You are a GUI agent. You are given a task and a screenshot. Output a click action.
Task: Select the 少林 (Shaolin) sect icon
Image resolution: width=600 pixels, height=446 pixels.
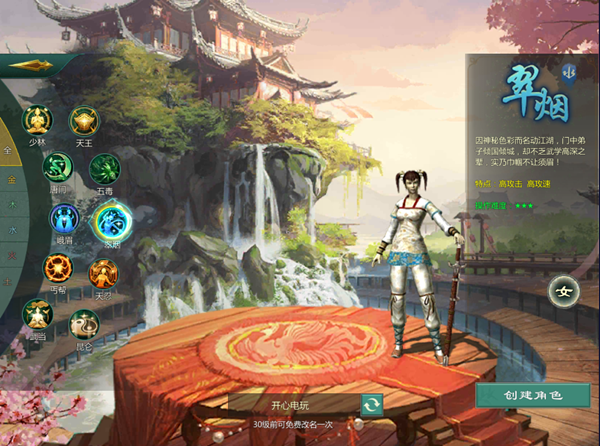(37, 121)
